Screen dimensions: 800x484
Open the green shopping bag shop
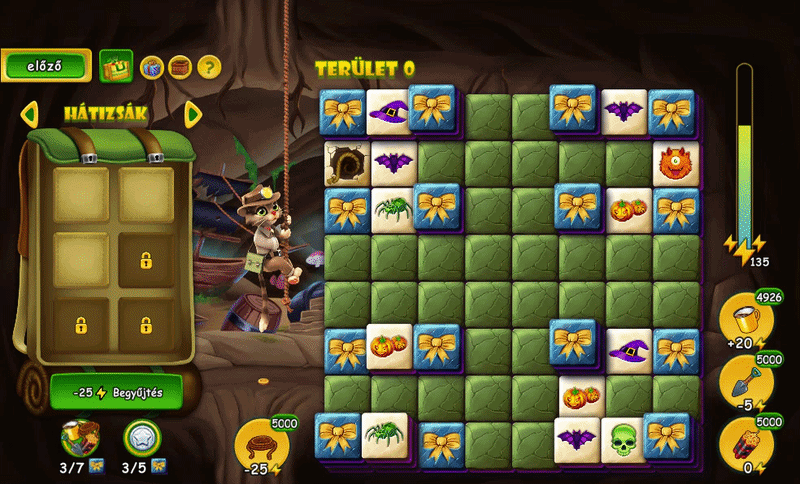pos(116,67)
